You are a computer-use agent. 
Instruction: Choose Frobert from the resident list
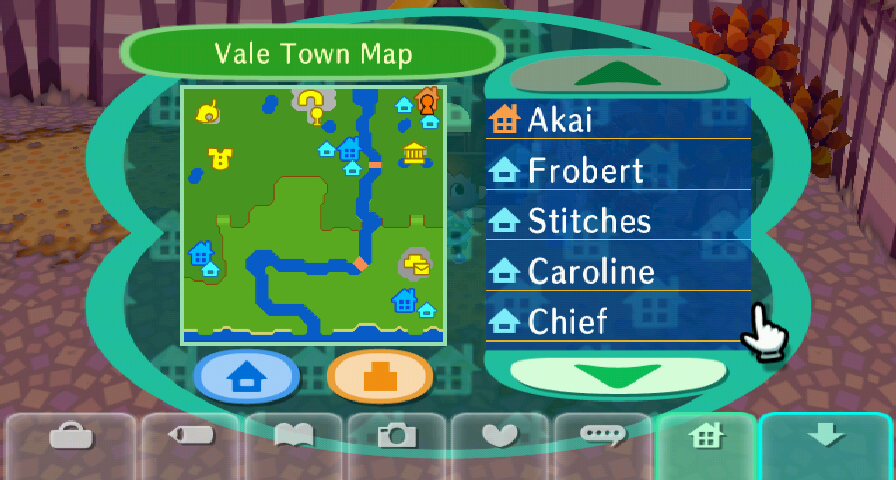point(618,171)
